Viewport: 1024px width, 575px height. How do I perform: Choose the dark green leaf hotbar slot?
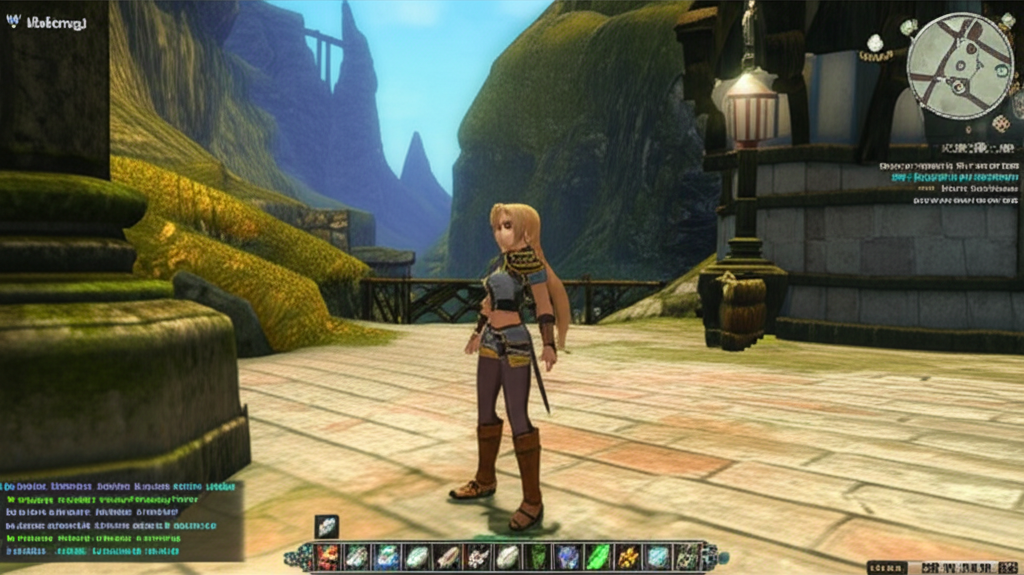(538, 557)
